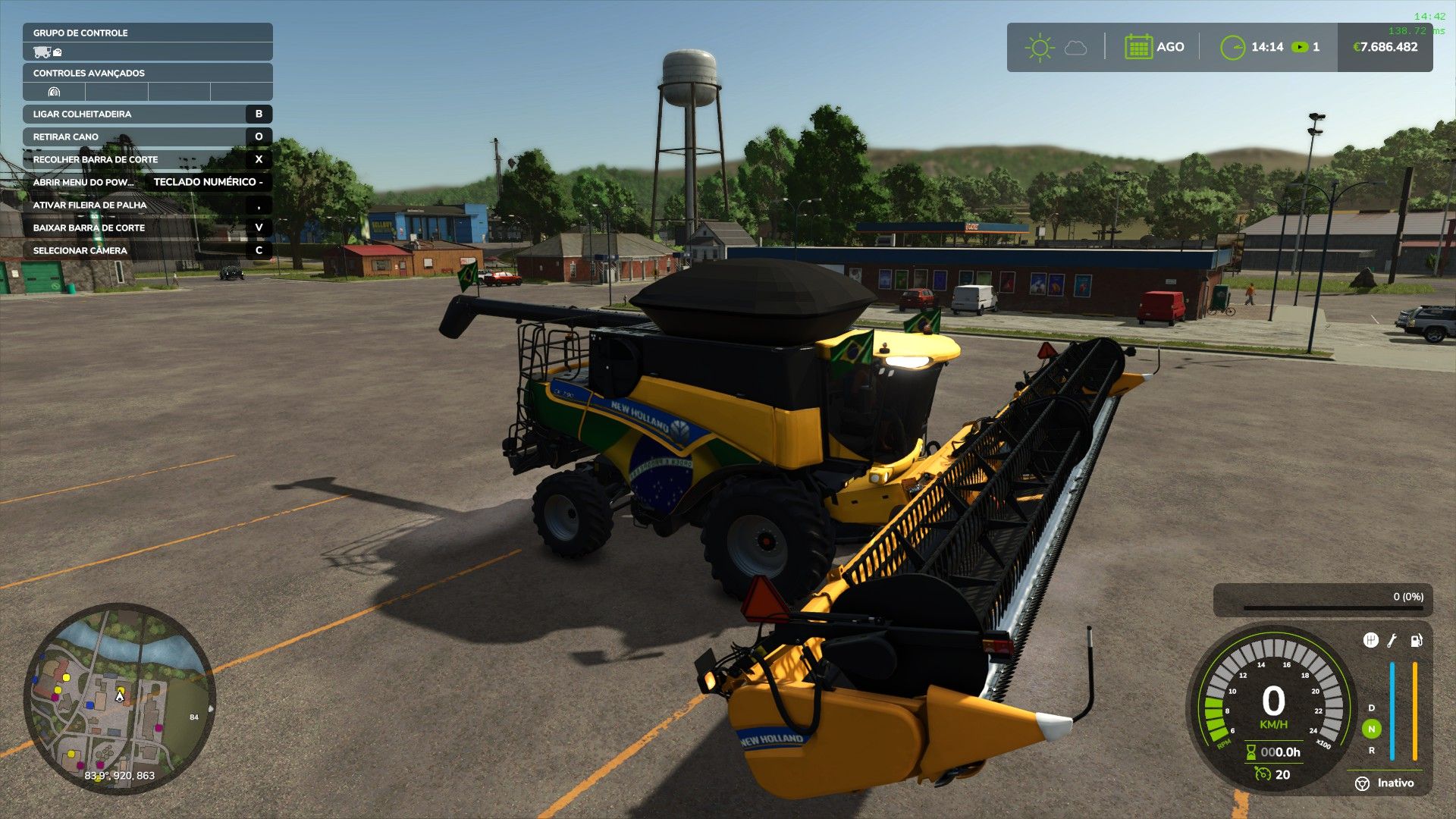Open the sunny weather forecast icon
This screenshot has height=819, width=1456.
click(x=1039, y=47)
